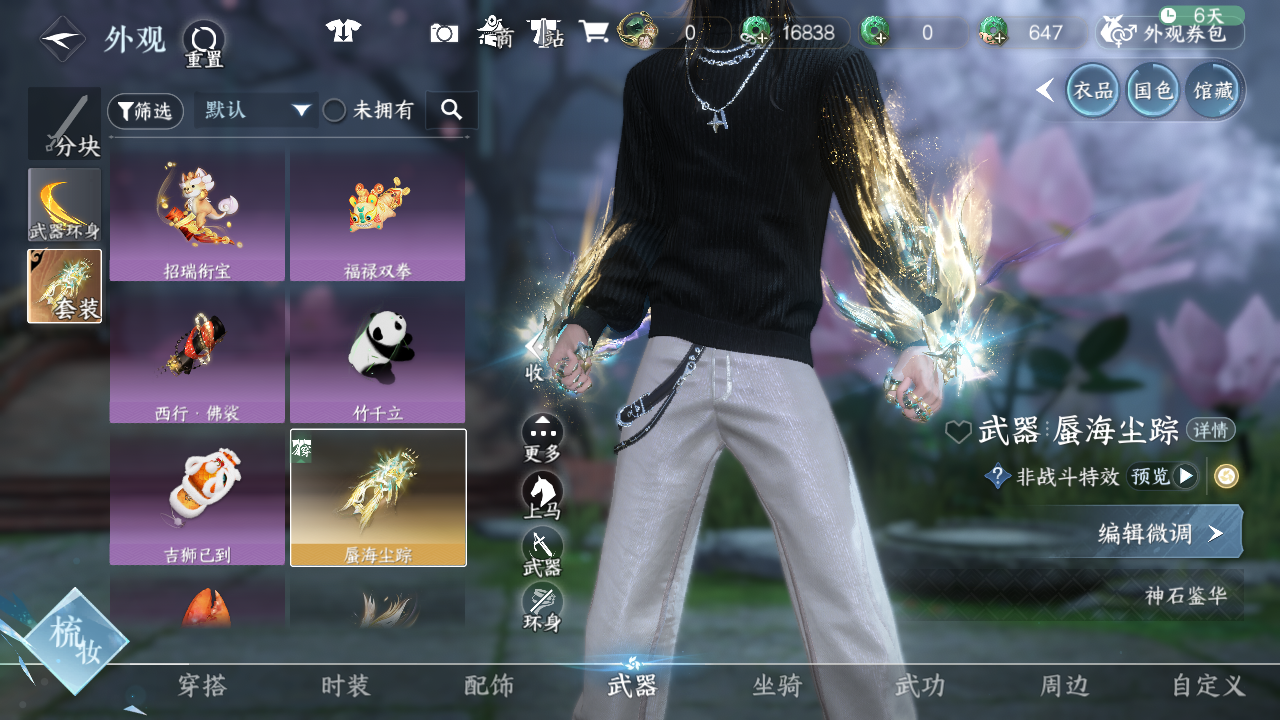
Task: Open the 筛选 filter options
Action: (145, 111)
